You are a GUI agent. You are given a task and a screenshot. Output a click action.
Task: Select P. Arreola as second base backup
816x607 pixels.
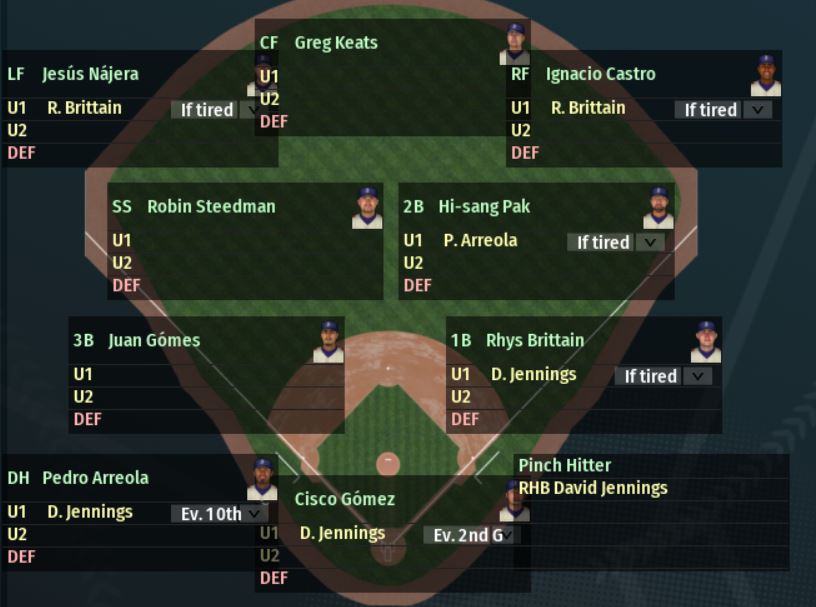pyautogui.click(x=480, y=241)
